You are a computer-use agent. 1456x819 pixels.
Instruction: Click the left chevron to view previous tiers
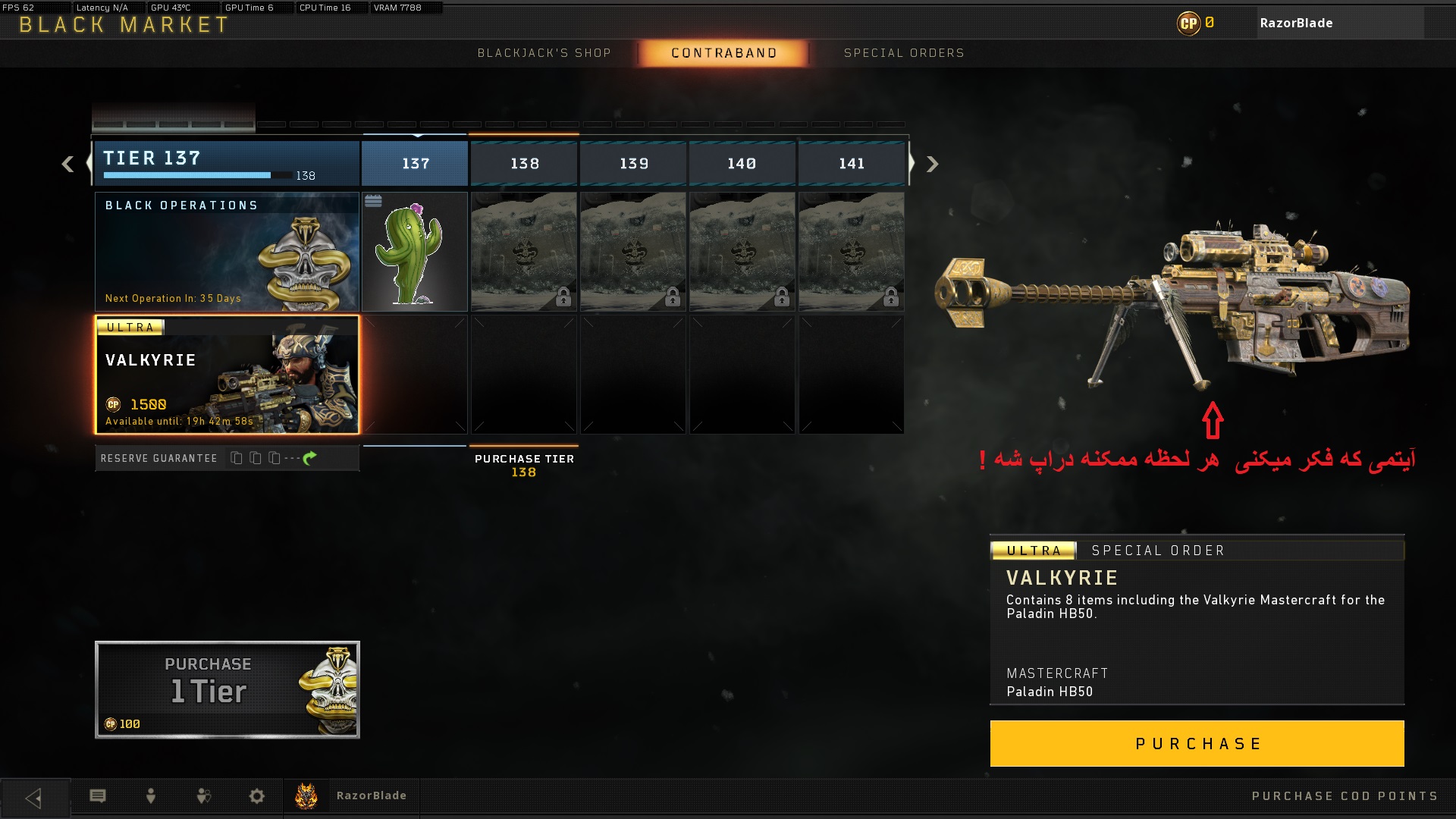pyautogui.click(x=67, y=164)
